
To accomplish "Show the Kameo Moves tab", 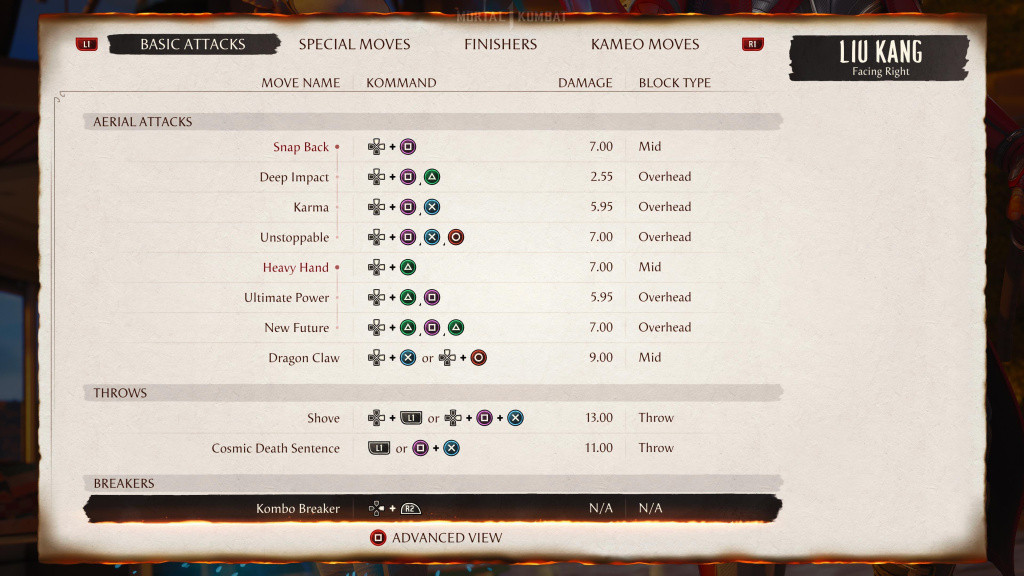I will point(645,44).
